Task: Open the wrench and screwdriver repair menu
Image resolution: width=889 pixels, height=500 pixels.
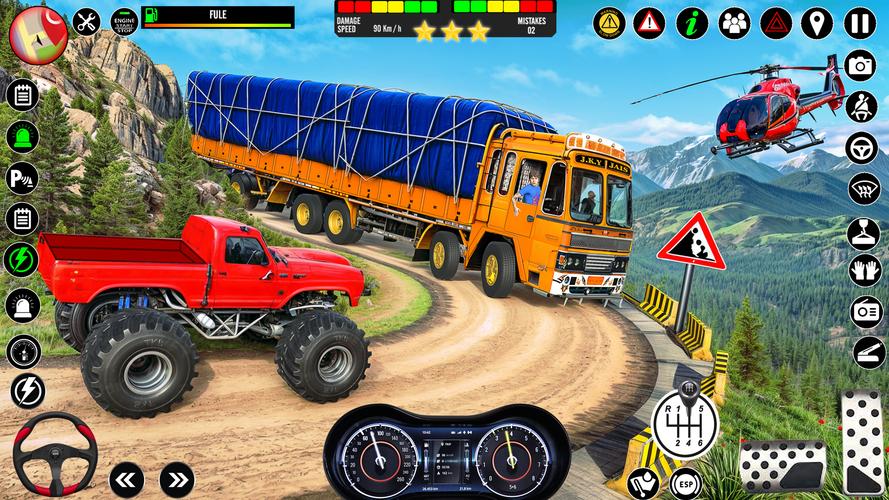Action: pyautogui.click(x=88, y=22)
